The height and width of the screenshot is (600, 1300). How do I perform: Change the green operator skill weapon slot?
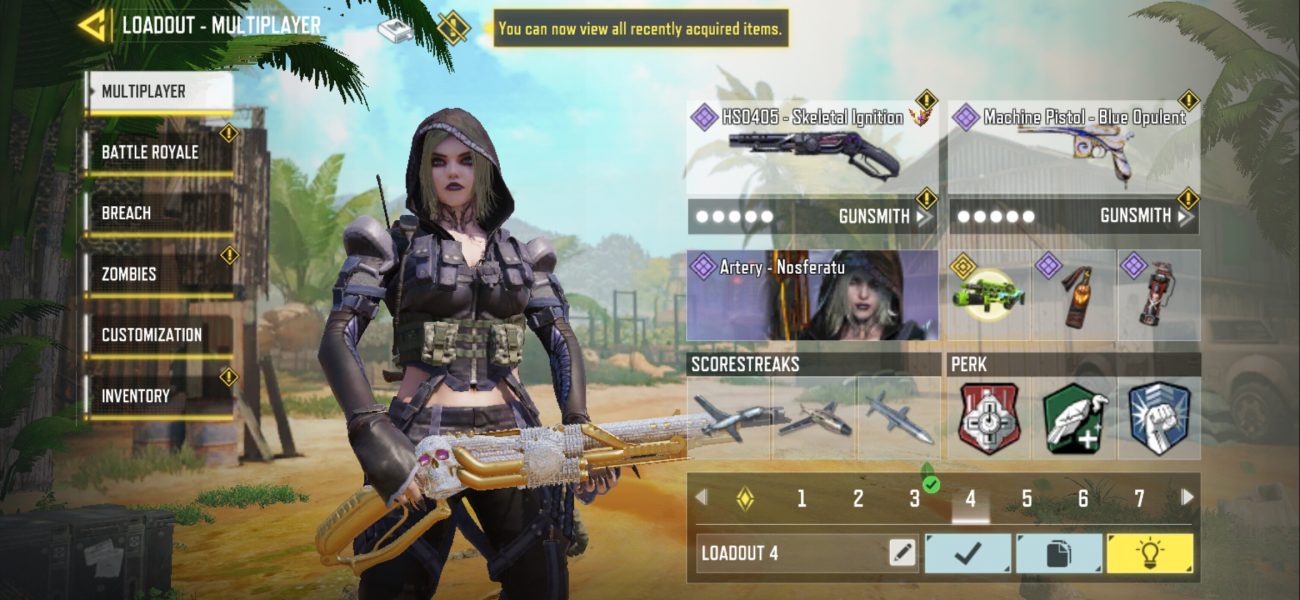(988, 296)
